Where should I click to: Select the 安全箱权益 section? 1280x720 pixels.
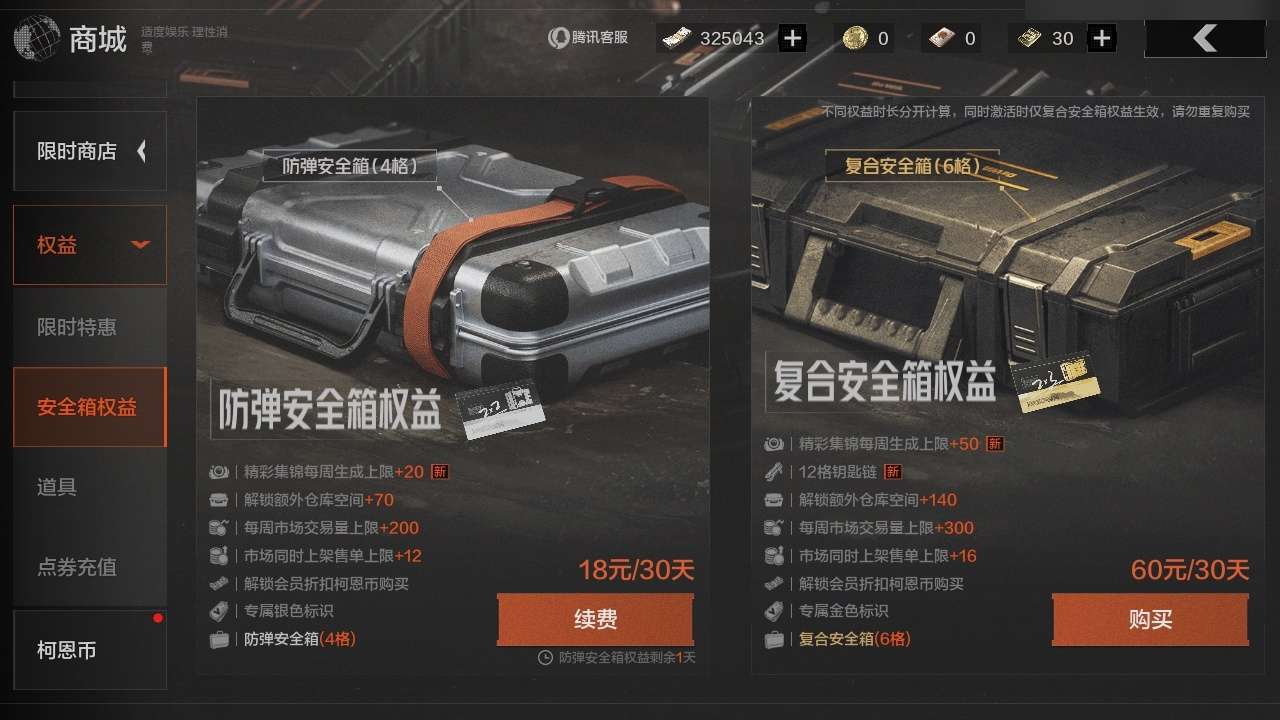click(x=89, y=407)
